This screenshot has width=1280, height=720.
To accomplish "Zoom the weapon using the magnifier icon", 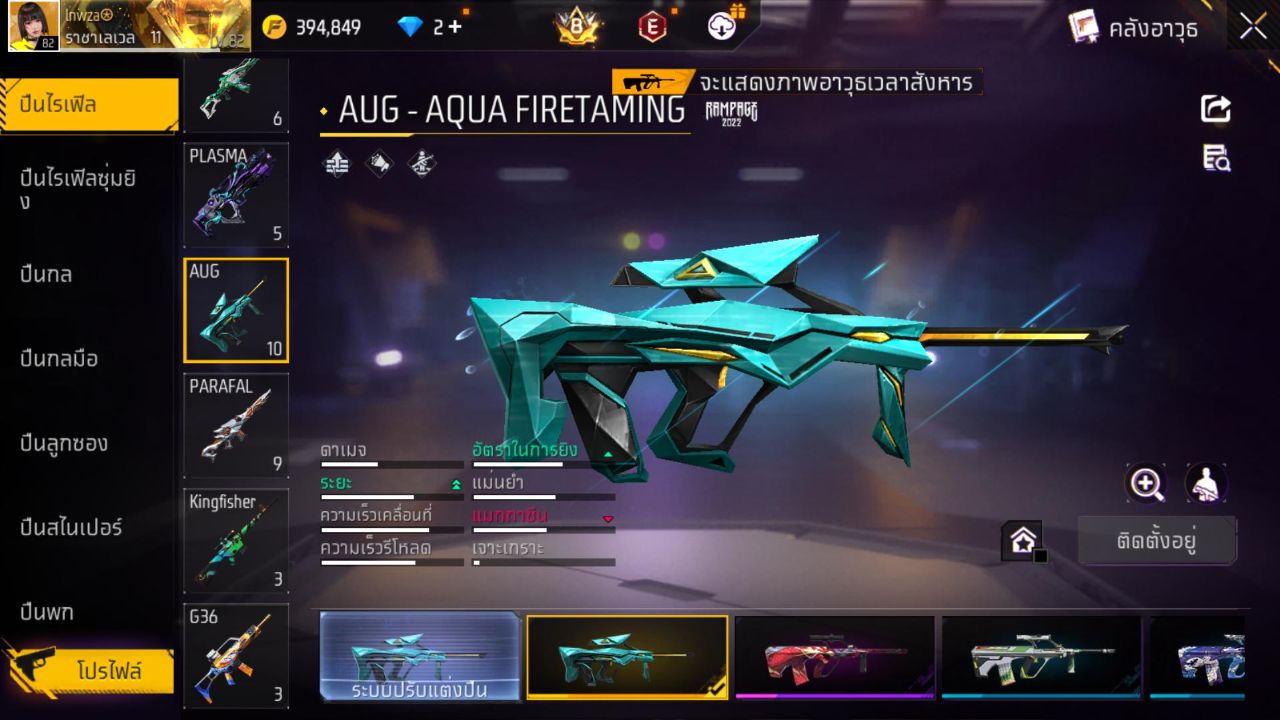I will point(1146,483).
